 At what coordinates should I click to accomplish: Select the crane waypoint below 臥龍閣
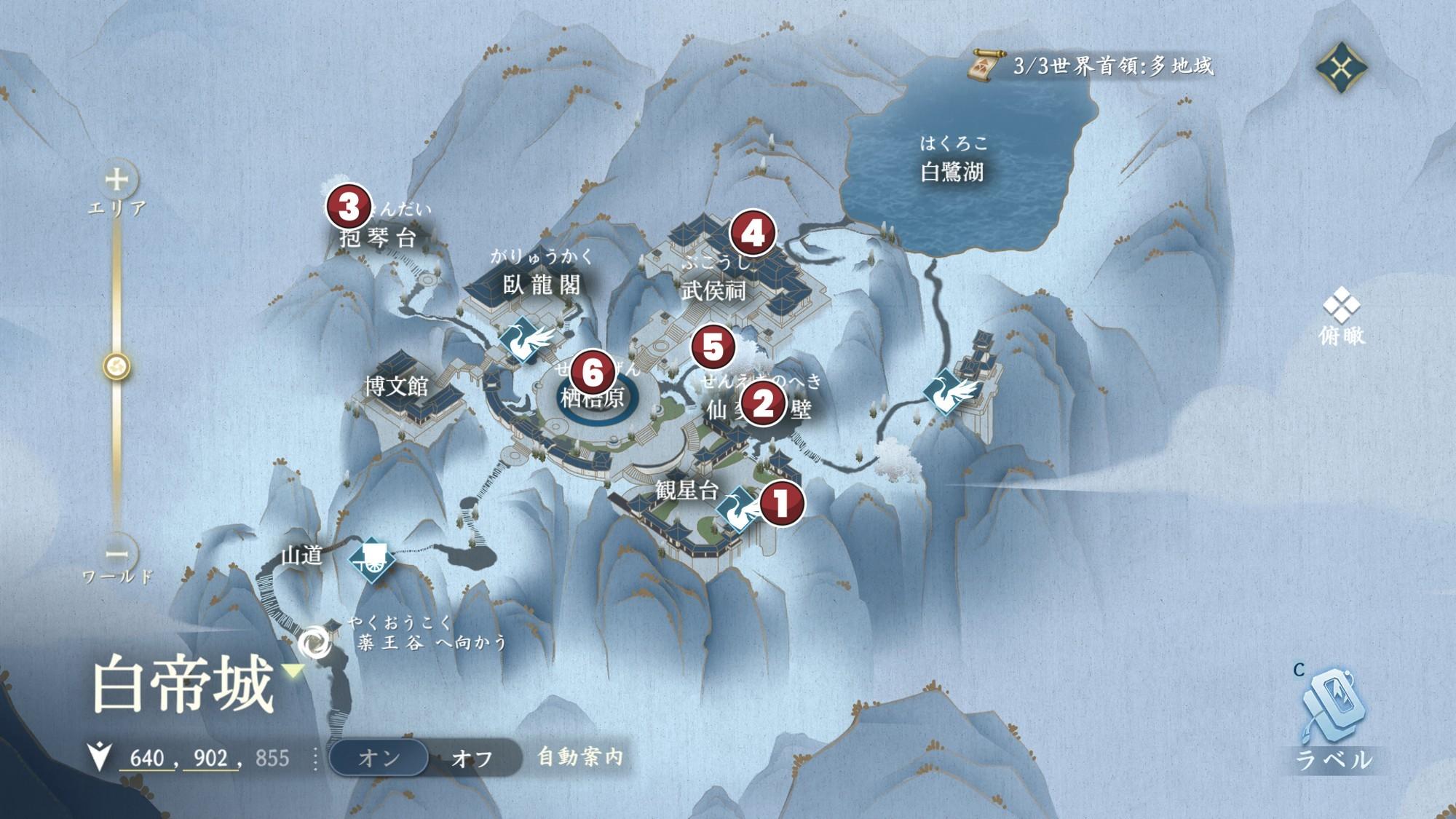coord(523,339)
